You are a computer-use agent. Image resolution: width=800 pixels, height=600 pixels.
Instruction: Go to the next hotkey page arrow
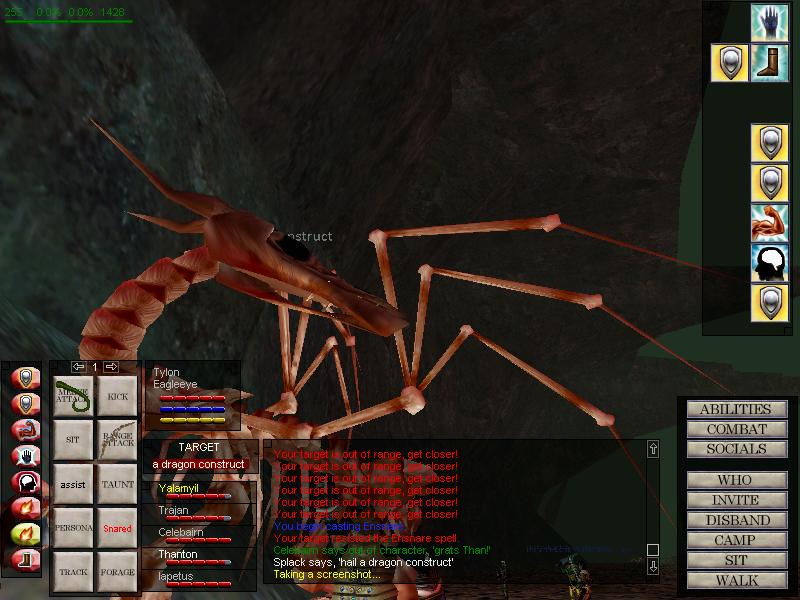tap(111, 367)
